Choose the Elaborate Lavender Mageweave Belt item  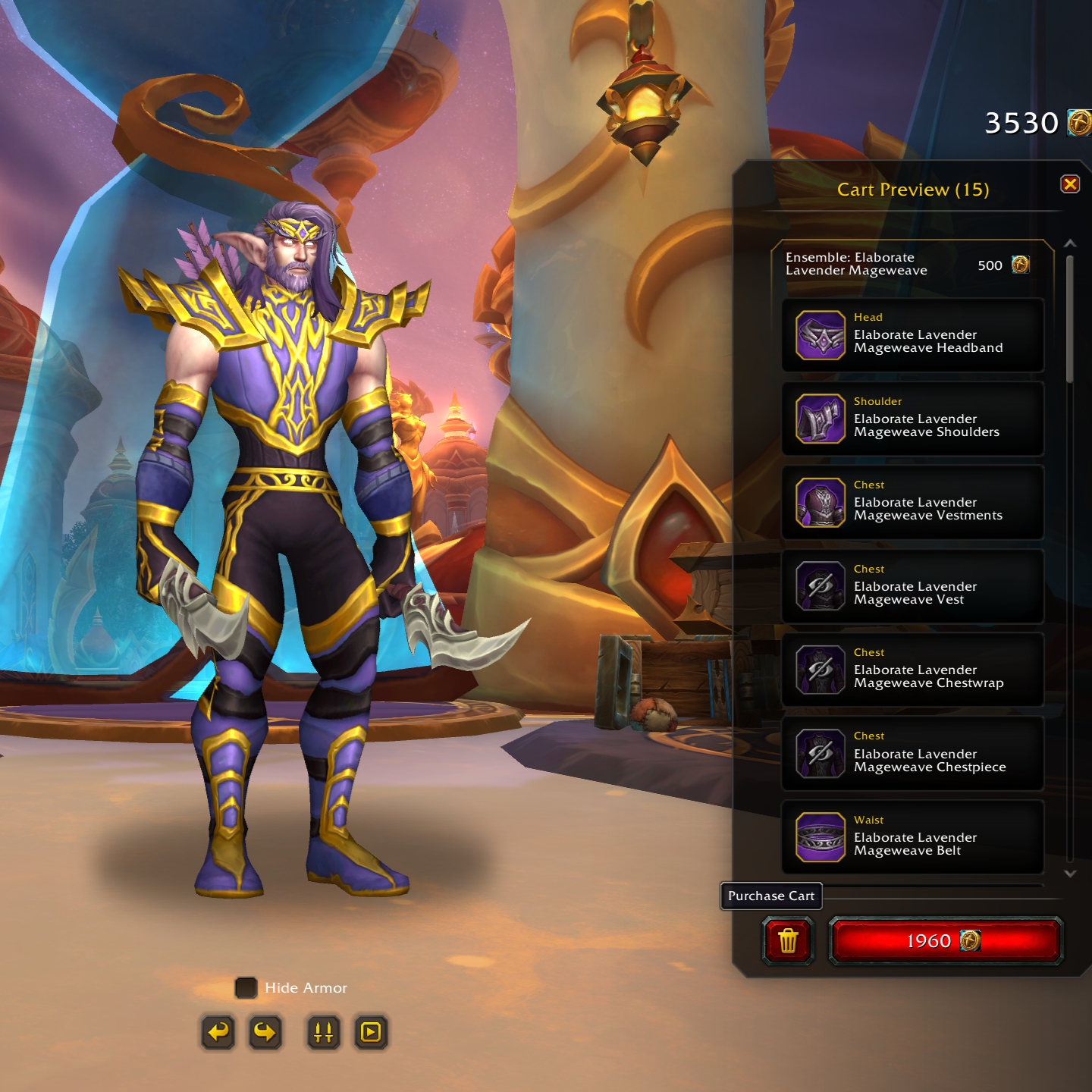(x=912, y=837)
